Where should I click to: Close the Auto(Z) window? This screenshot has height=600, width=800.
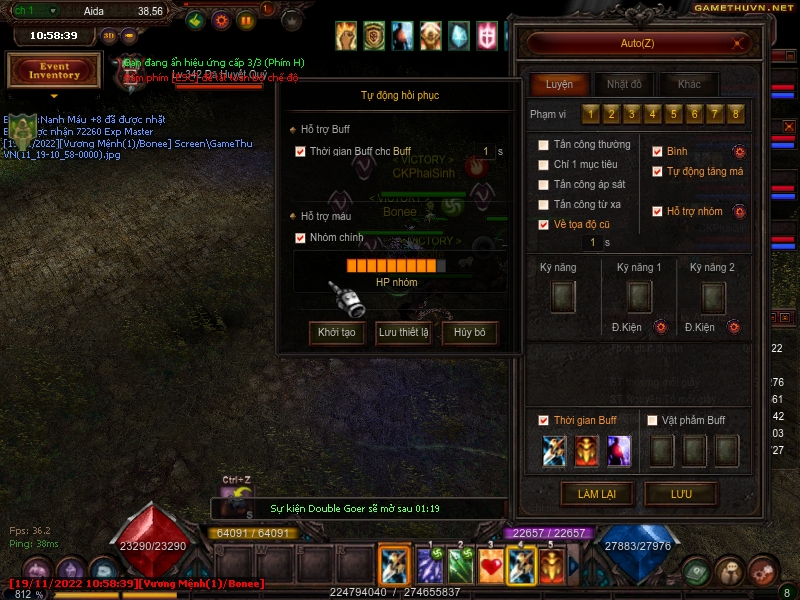click(738, 44)
